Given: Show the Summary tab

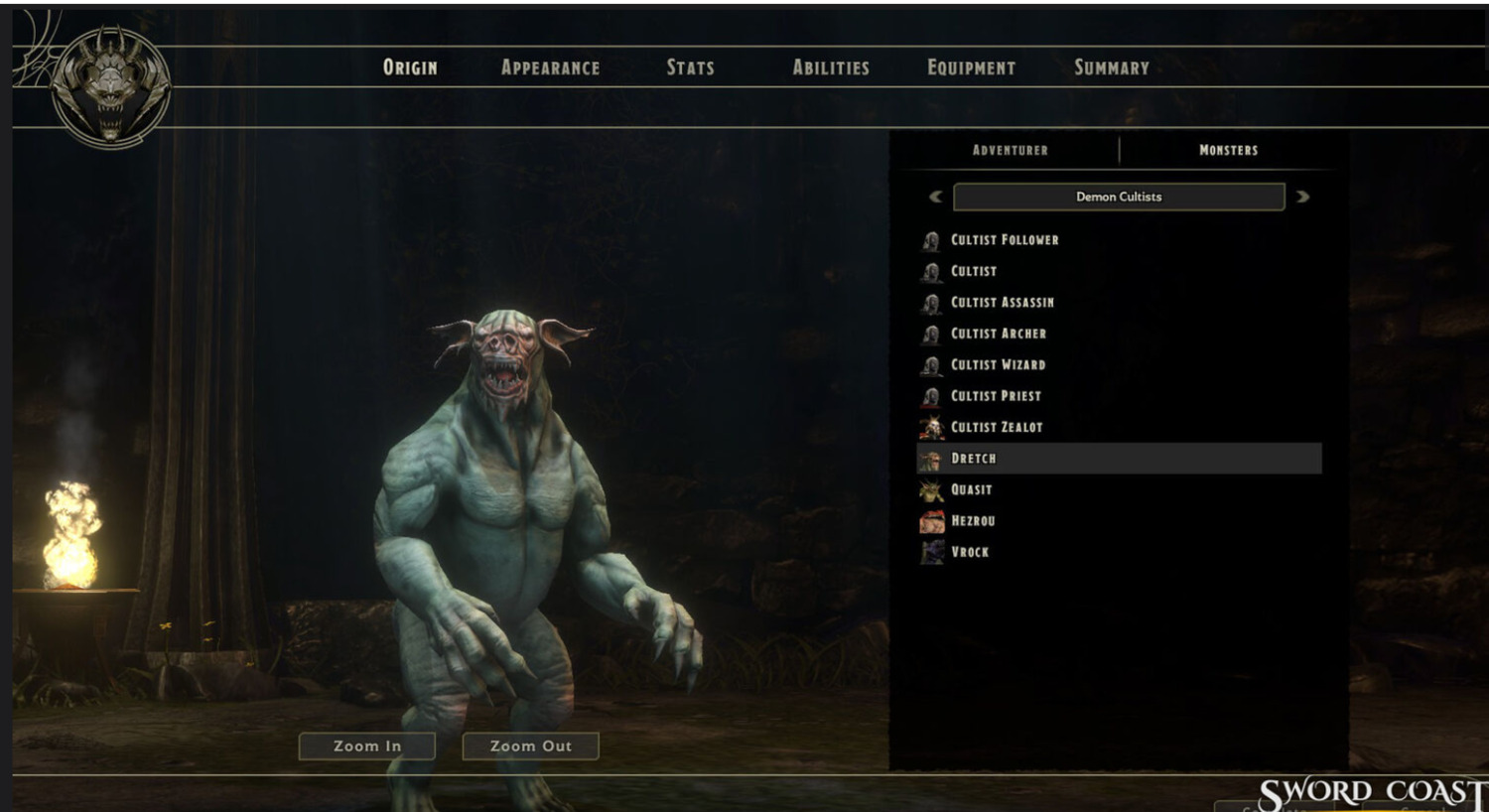Looking at the screenshot, I should [x=1111, y=68].
